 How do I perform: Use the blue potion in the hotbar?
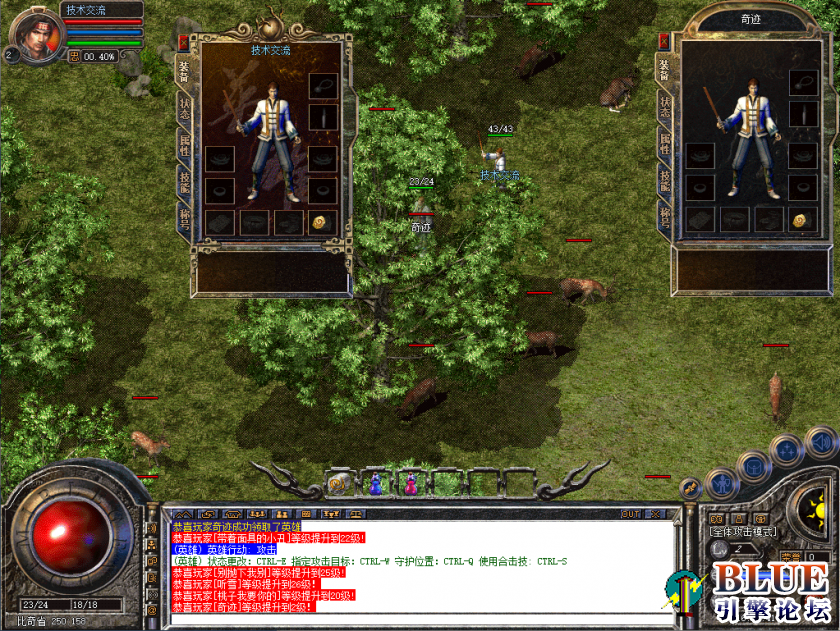tap(375, 483)
